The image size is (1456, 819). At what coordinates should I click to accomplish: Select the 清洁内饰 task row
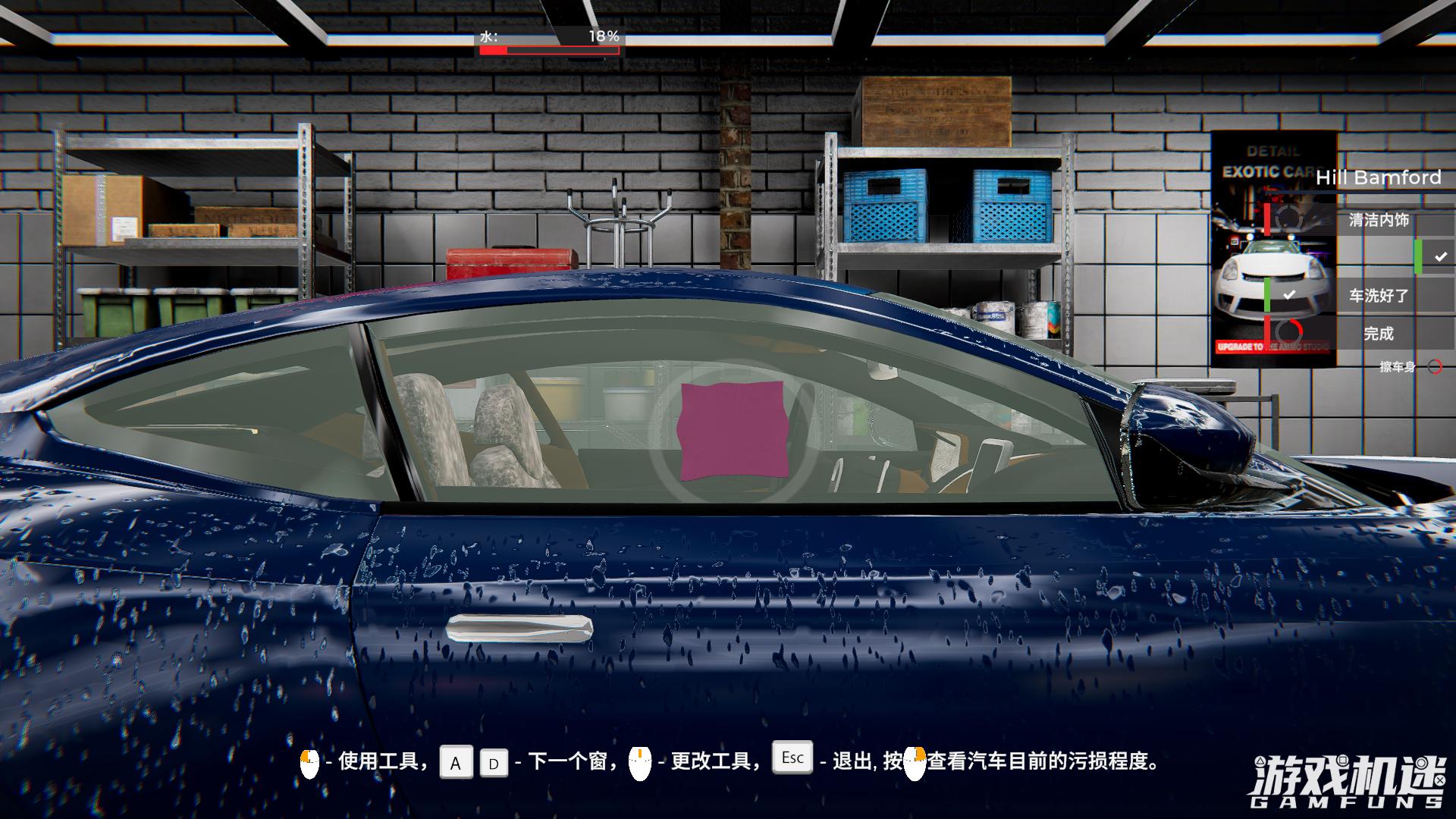pyautogui.click(x=1378, y=220)
